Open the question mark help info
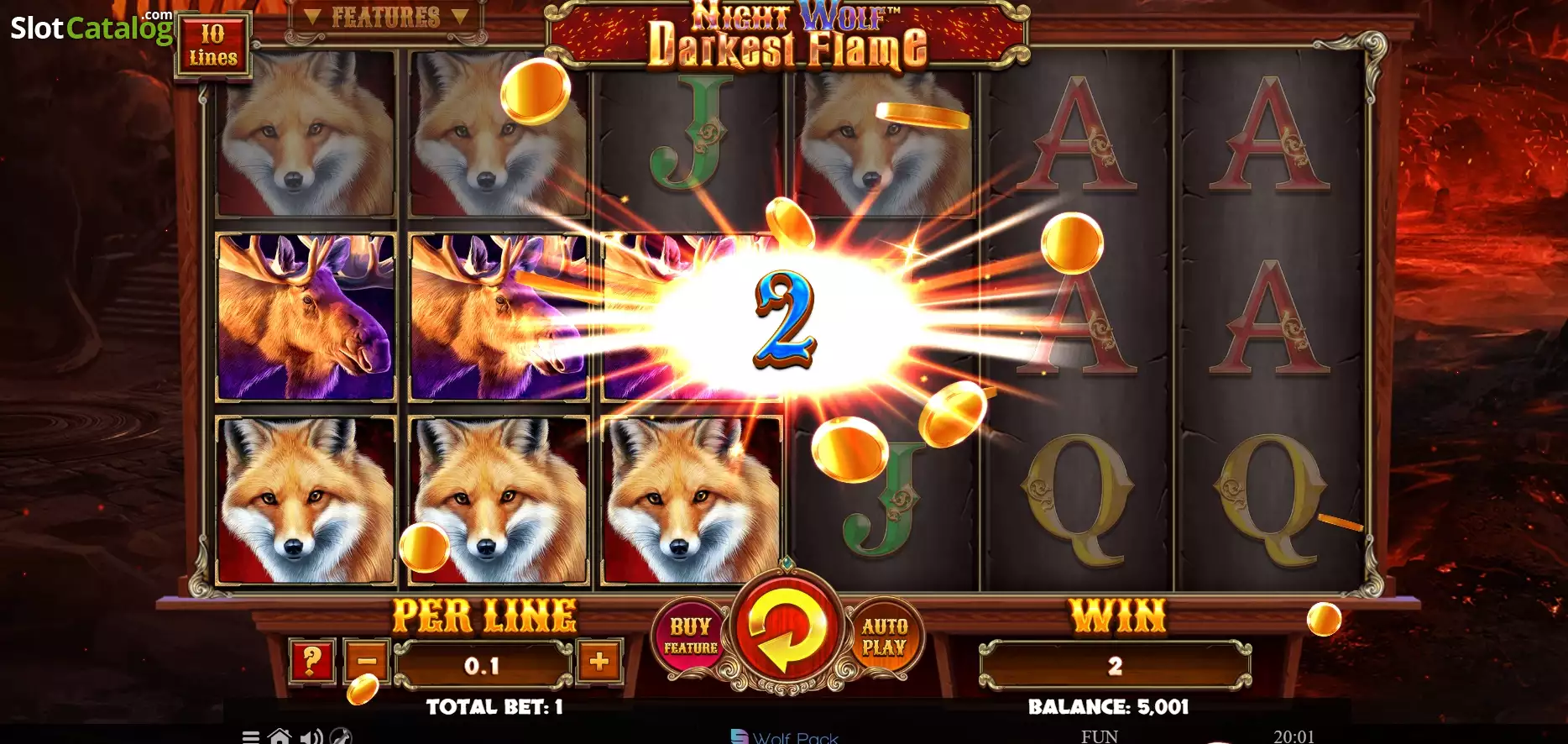 (311, 663)
